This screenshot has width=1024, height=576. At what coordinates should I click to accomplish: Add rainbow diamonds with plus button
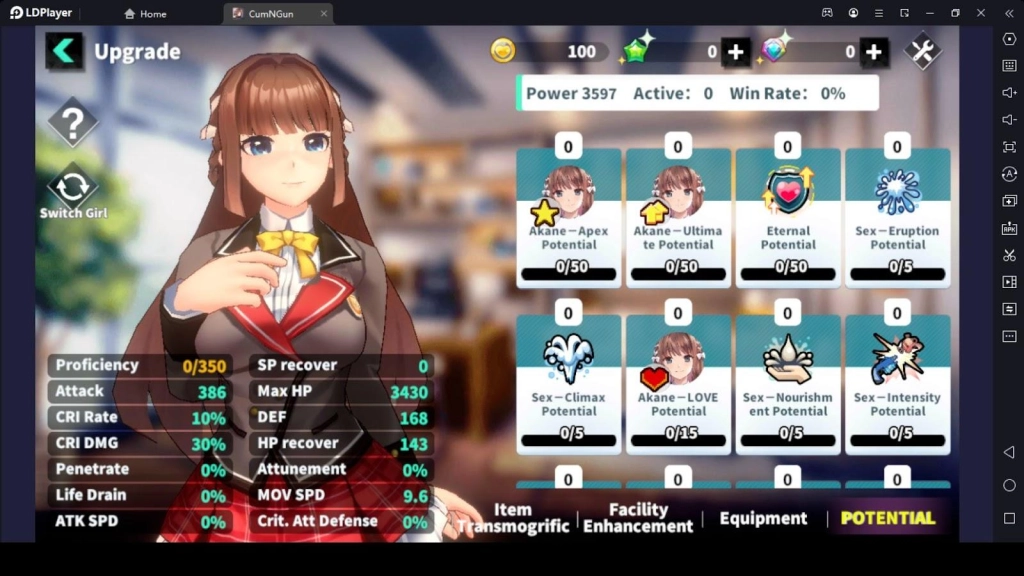[x=873, y=52]
